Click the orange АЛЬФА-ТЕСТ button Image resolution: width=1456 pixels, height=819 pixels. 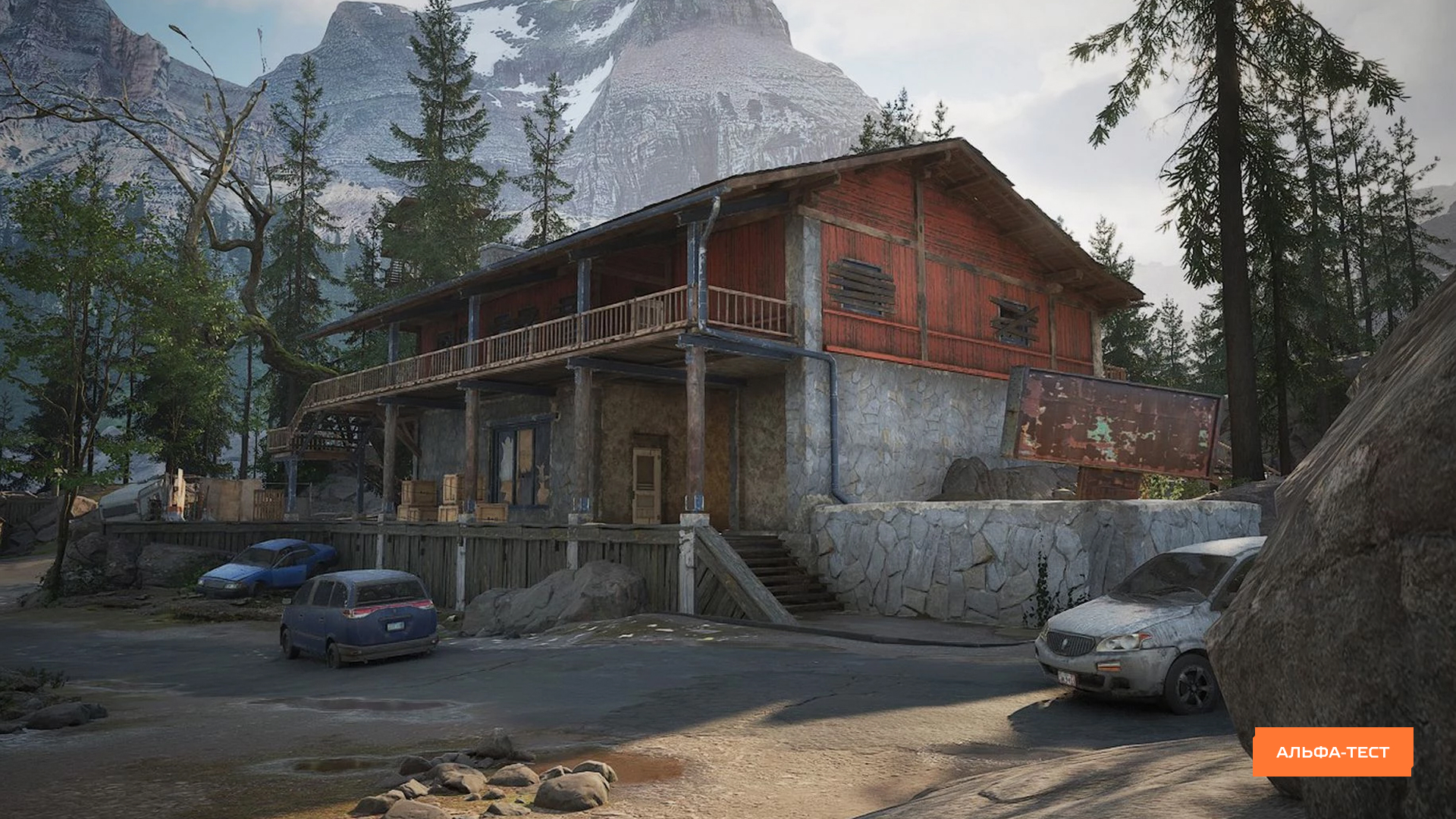(1332, 752)
